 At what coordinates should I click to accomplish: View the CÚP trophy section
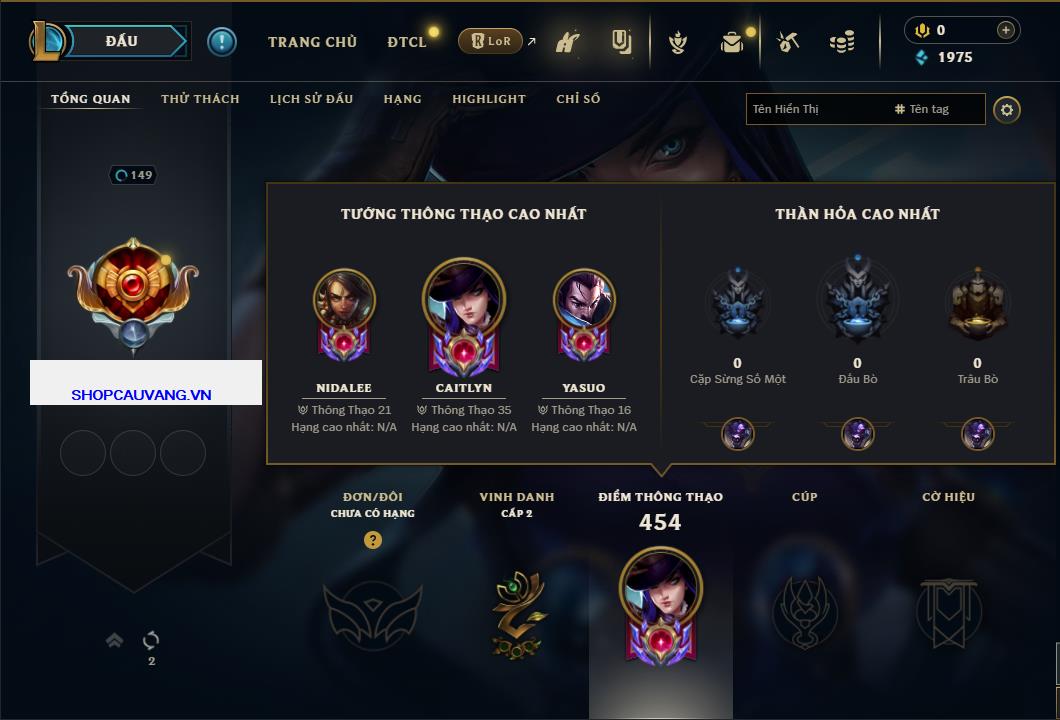click(x=805, y=612)
